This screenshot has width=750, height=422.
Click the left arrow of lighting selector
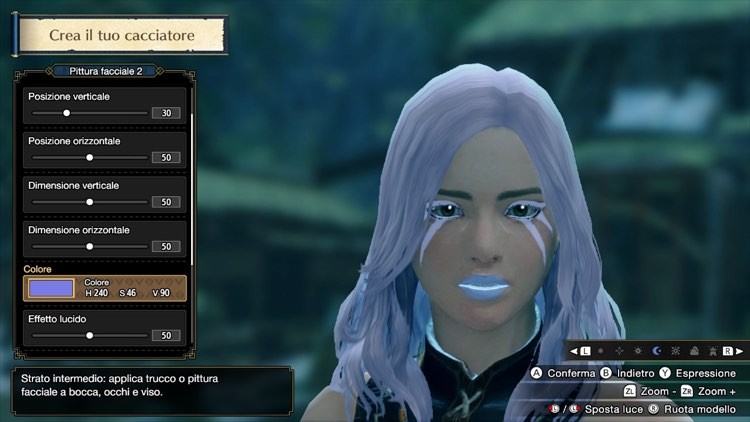[x=573, y=351]
